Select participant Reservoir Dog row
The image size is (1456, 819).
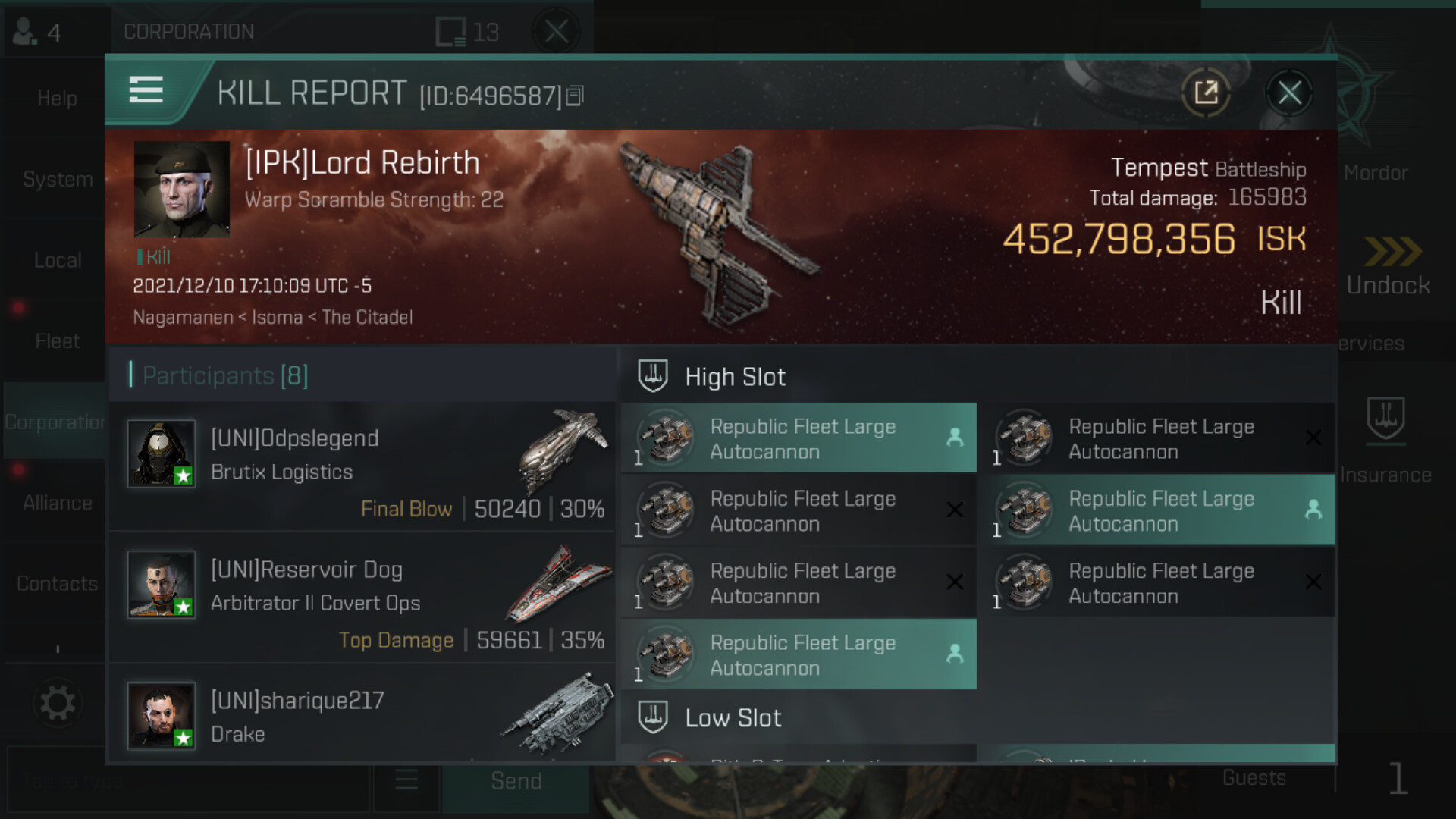tap(362, 597)
